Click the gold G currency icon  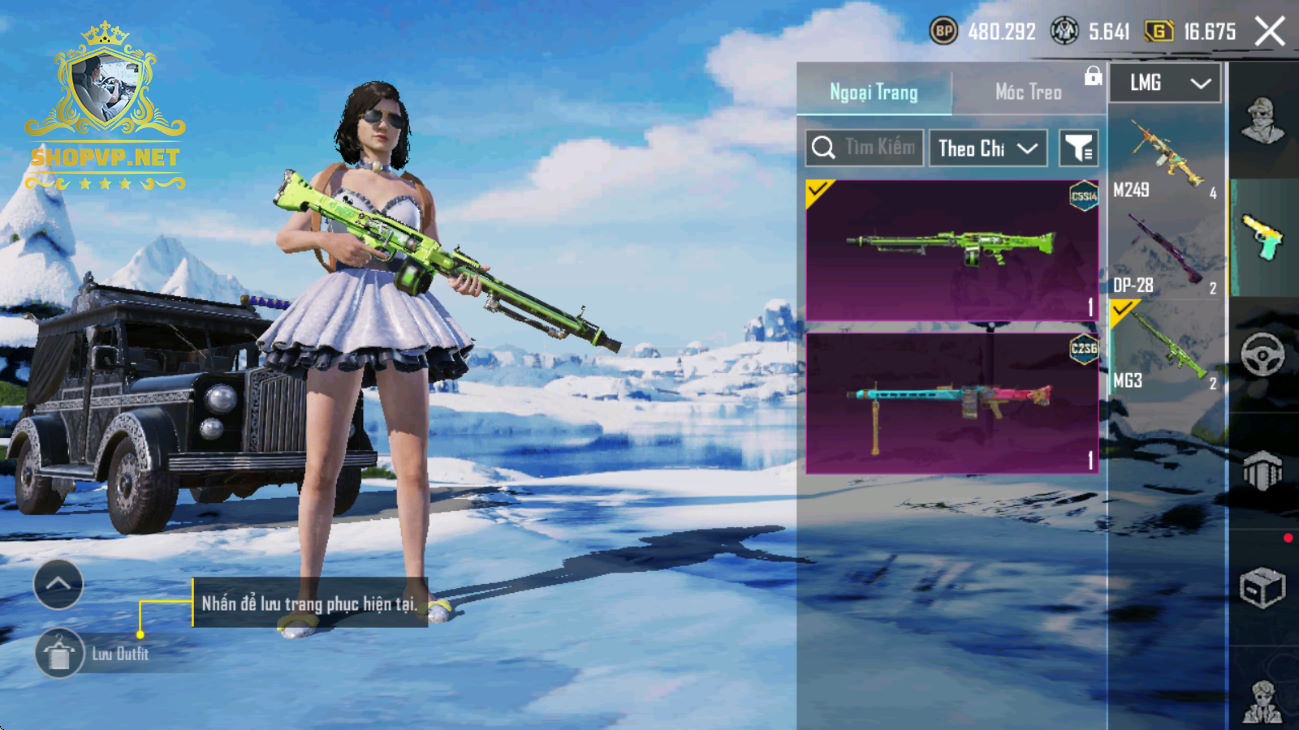(1158, 32)
